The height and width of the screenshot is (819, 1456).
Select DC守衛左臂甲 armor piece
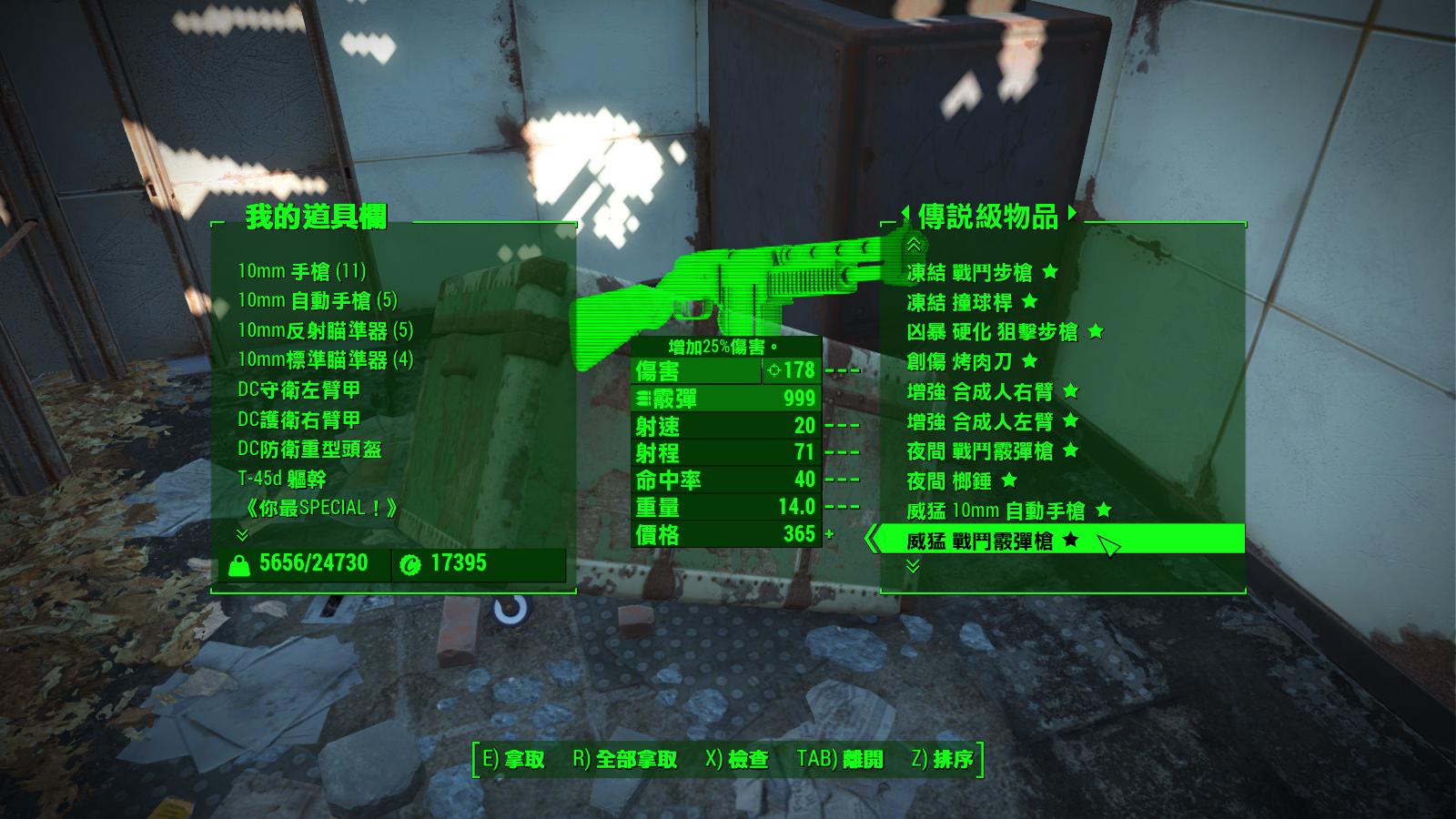pos(298,389)
